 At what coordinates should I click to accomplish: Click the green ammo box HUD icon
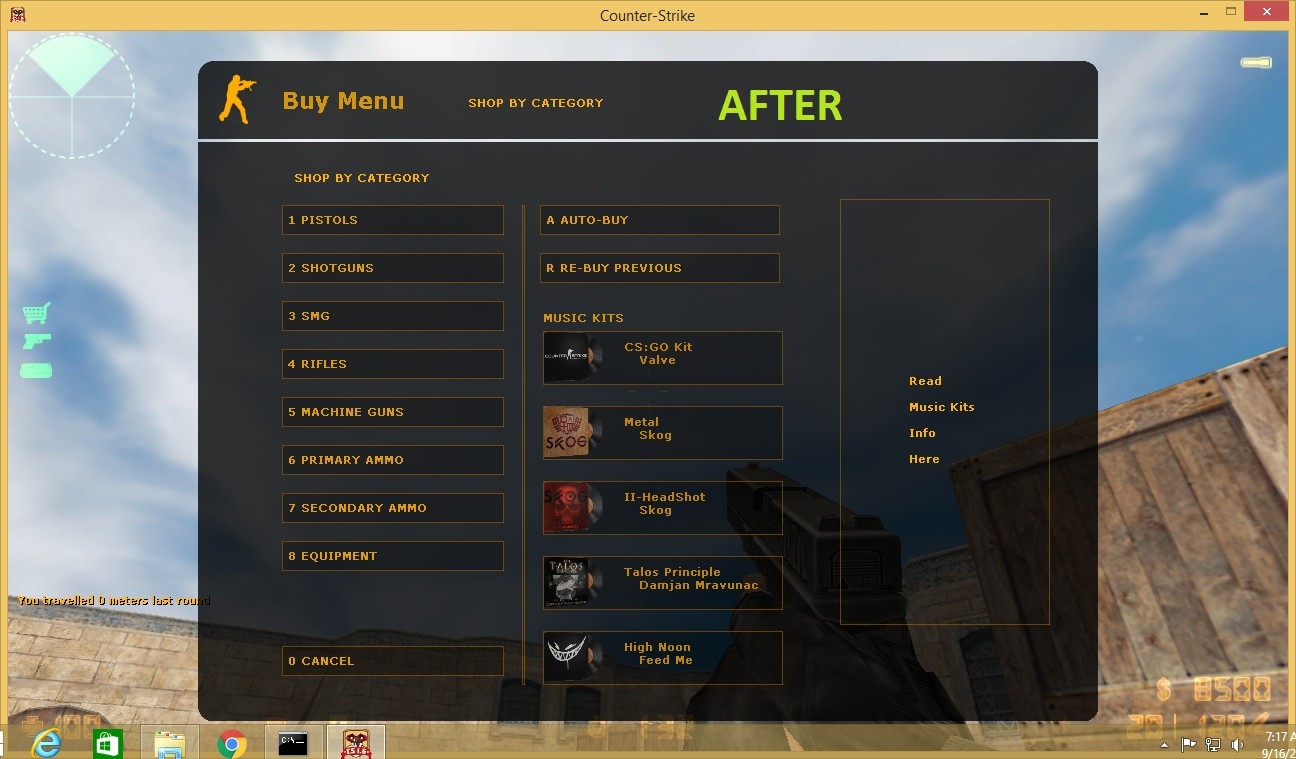click(x=36, y=369)
